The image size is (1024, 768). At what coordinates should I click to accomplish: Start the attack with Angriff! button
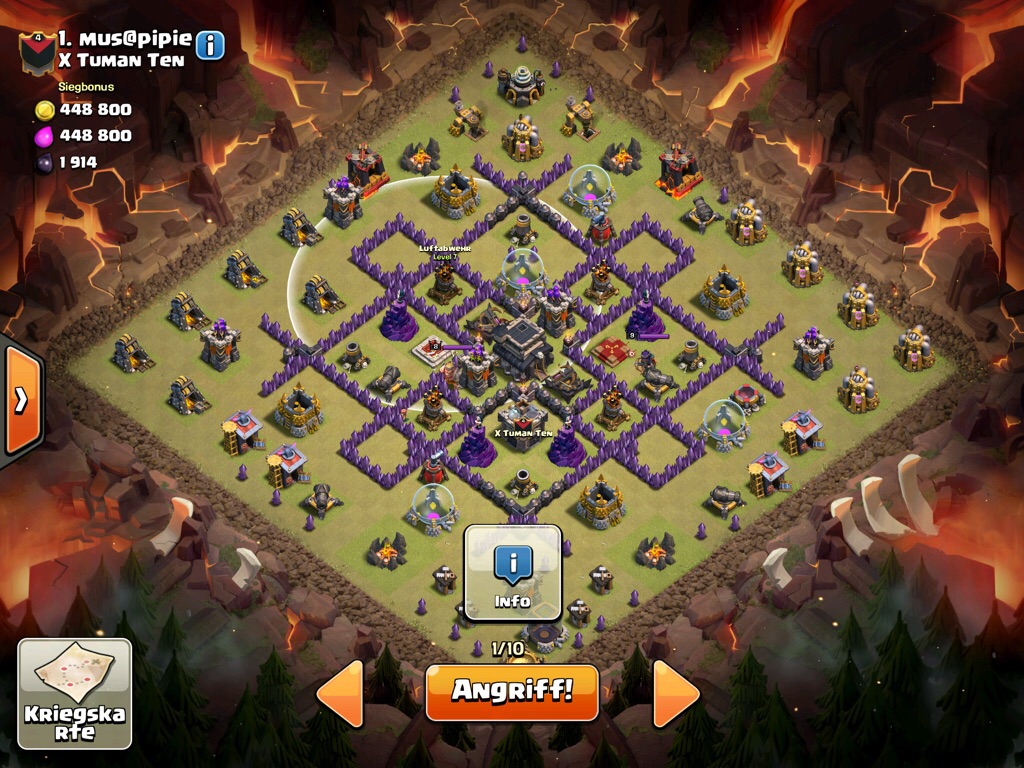coord(511,691)
